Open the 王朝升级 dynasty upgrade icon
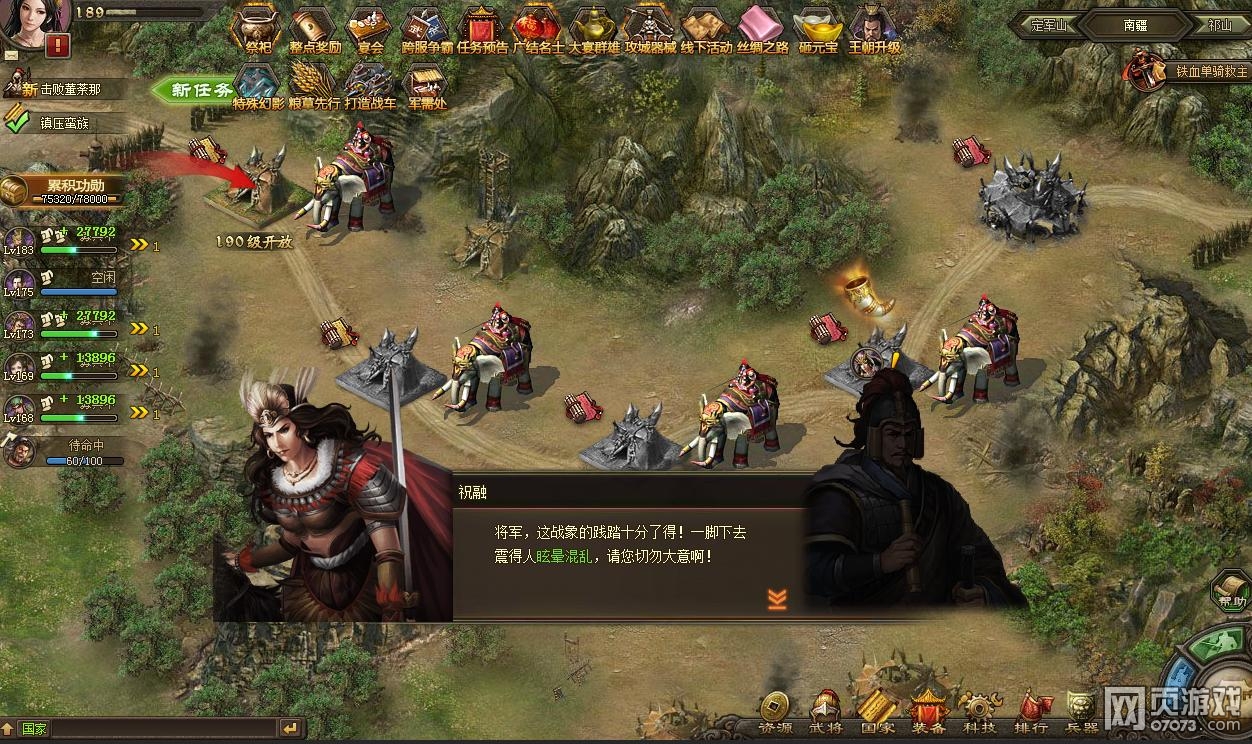This screenshot has width=1252, height=744. point(874,30)
